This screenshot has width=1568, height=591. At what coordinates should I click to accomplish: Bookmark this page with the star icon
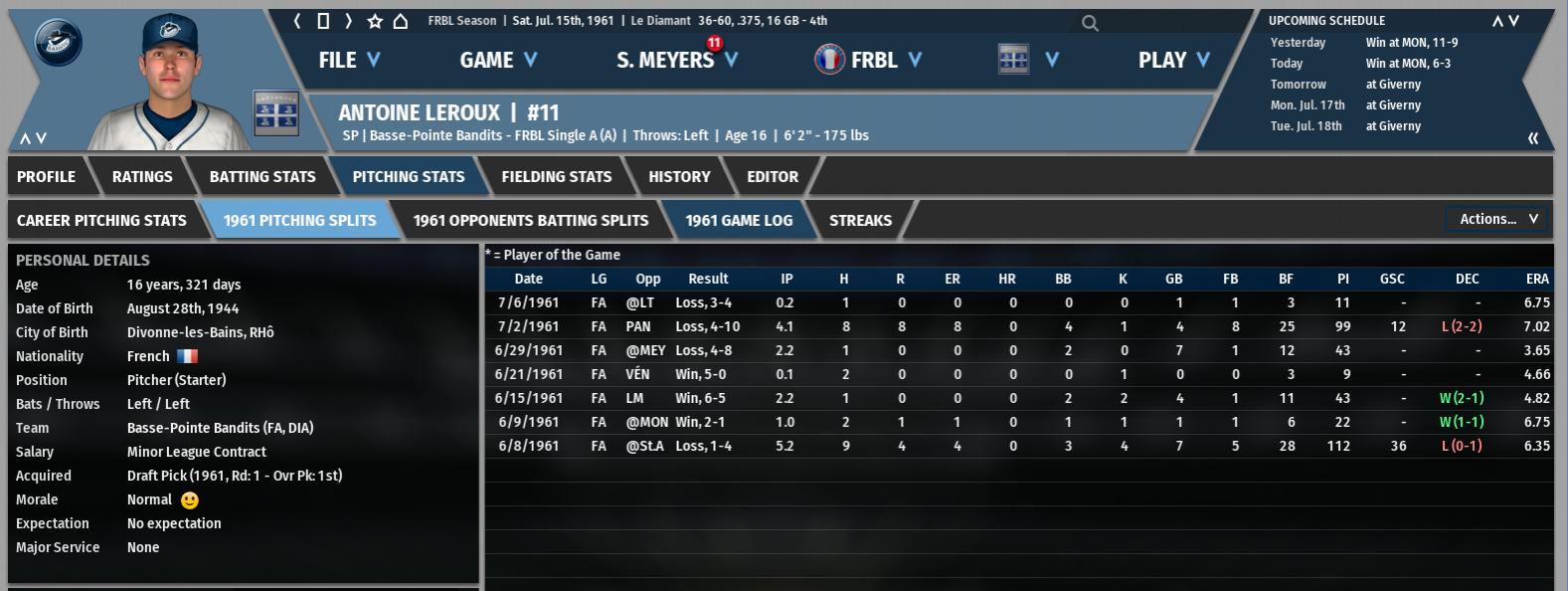point(375,21)
